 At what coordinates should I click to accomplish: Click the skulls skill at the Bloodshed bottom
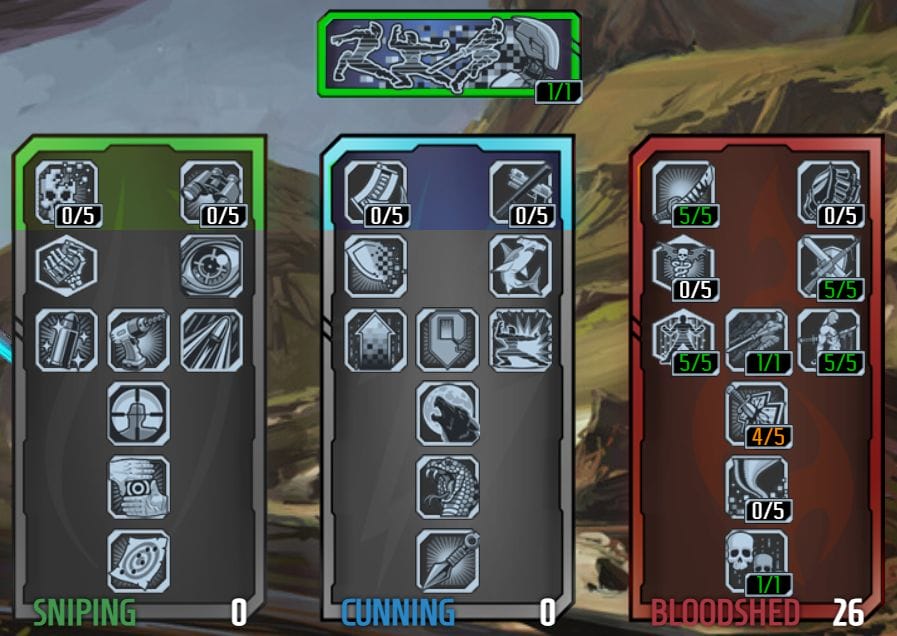[756, 560]
